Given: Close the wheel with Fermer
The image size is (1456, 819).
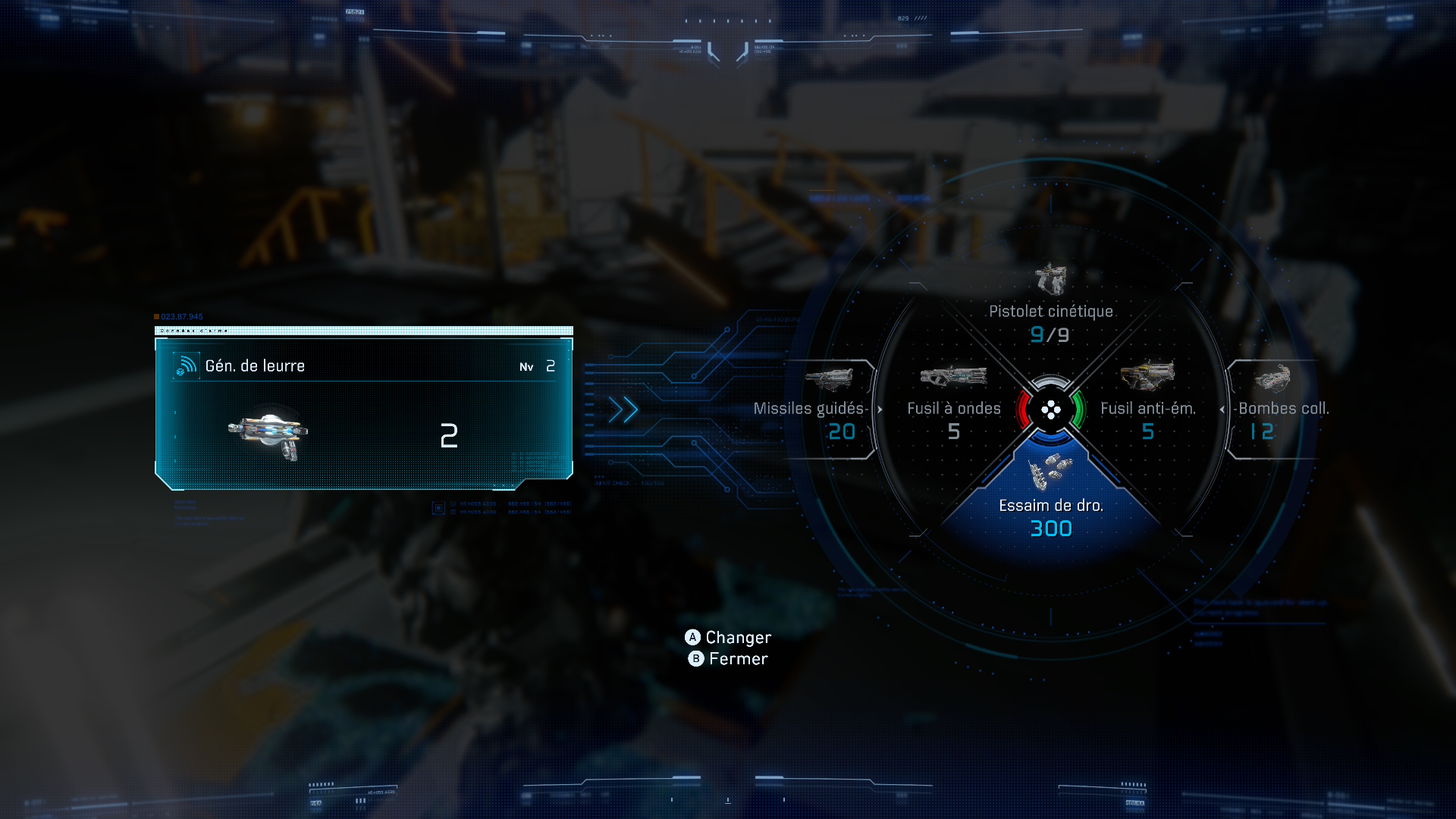Looking at the screenshot, I should (729, 659).
